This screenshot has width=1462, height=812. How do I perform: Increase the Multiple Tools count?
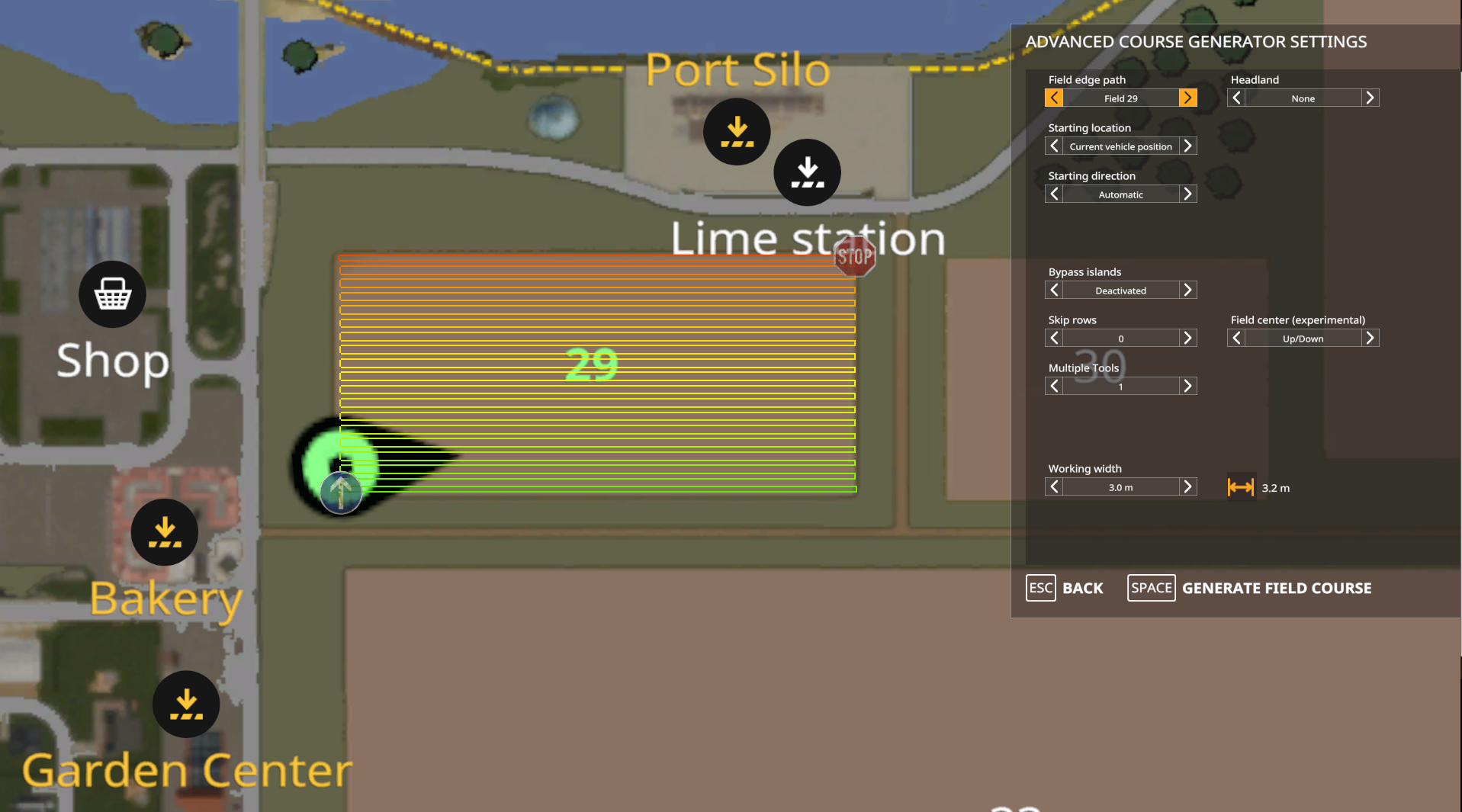tap(1187, 386)
